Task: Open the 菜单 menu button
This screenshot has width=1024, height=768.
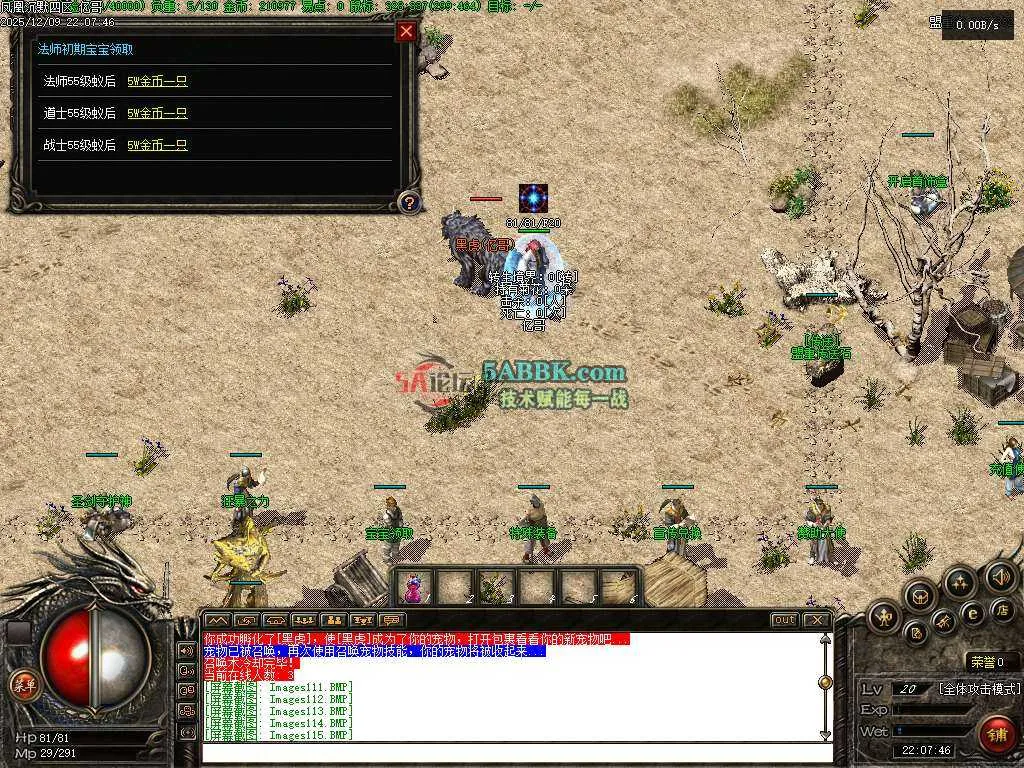Action: click(23, 685)
